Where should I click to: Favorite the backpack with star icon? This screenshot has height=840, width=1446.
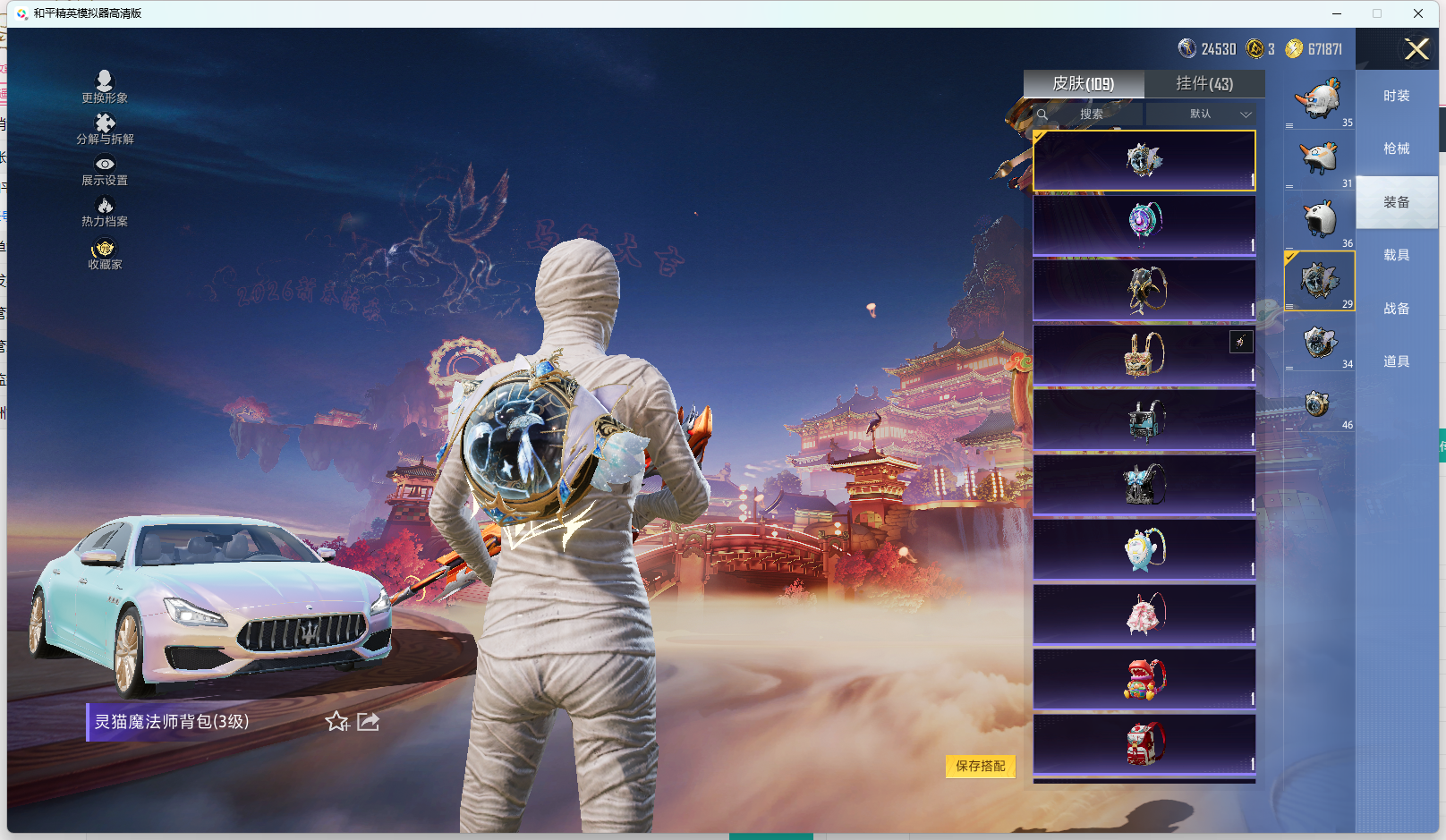coord(337,721)
